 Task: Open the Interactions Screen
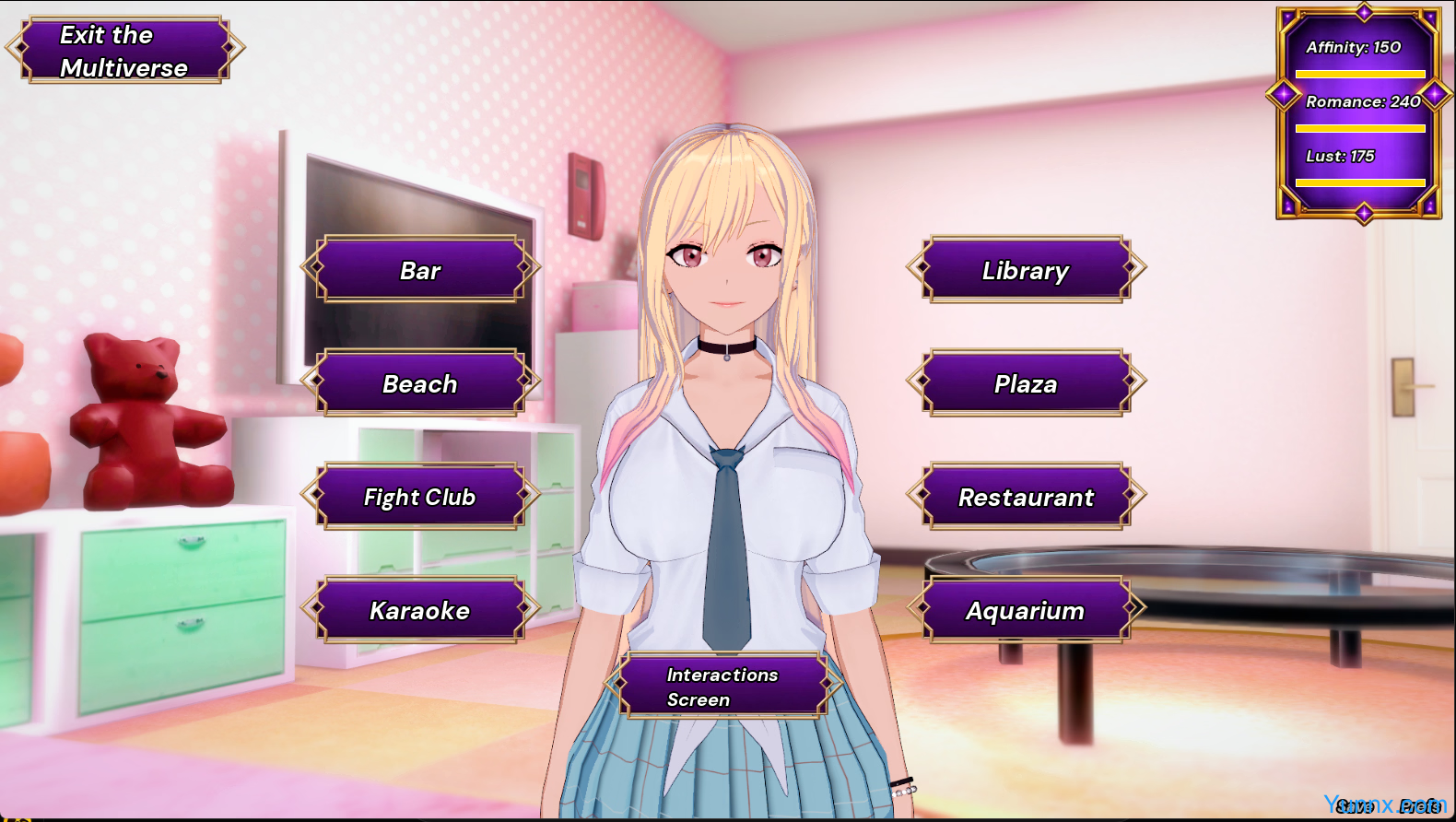pos(722,687)
